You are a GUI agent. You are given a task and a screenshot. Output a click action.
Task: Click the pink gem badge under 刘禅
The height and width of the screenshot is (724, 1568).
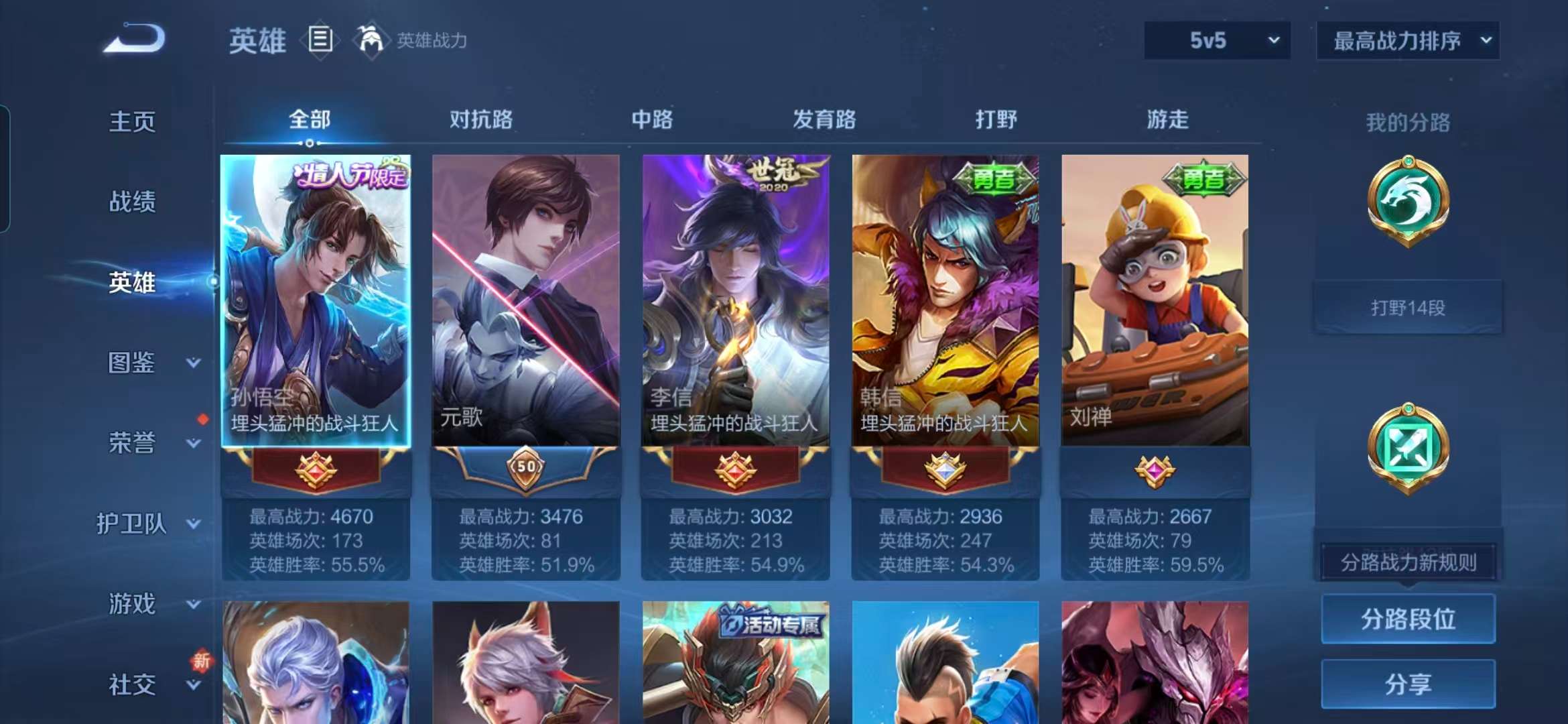(x=1154, y=469)
